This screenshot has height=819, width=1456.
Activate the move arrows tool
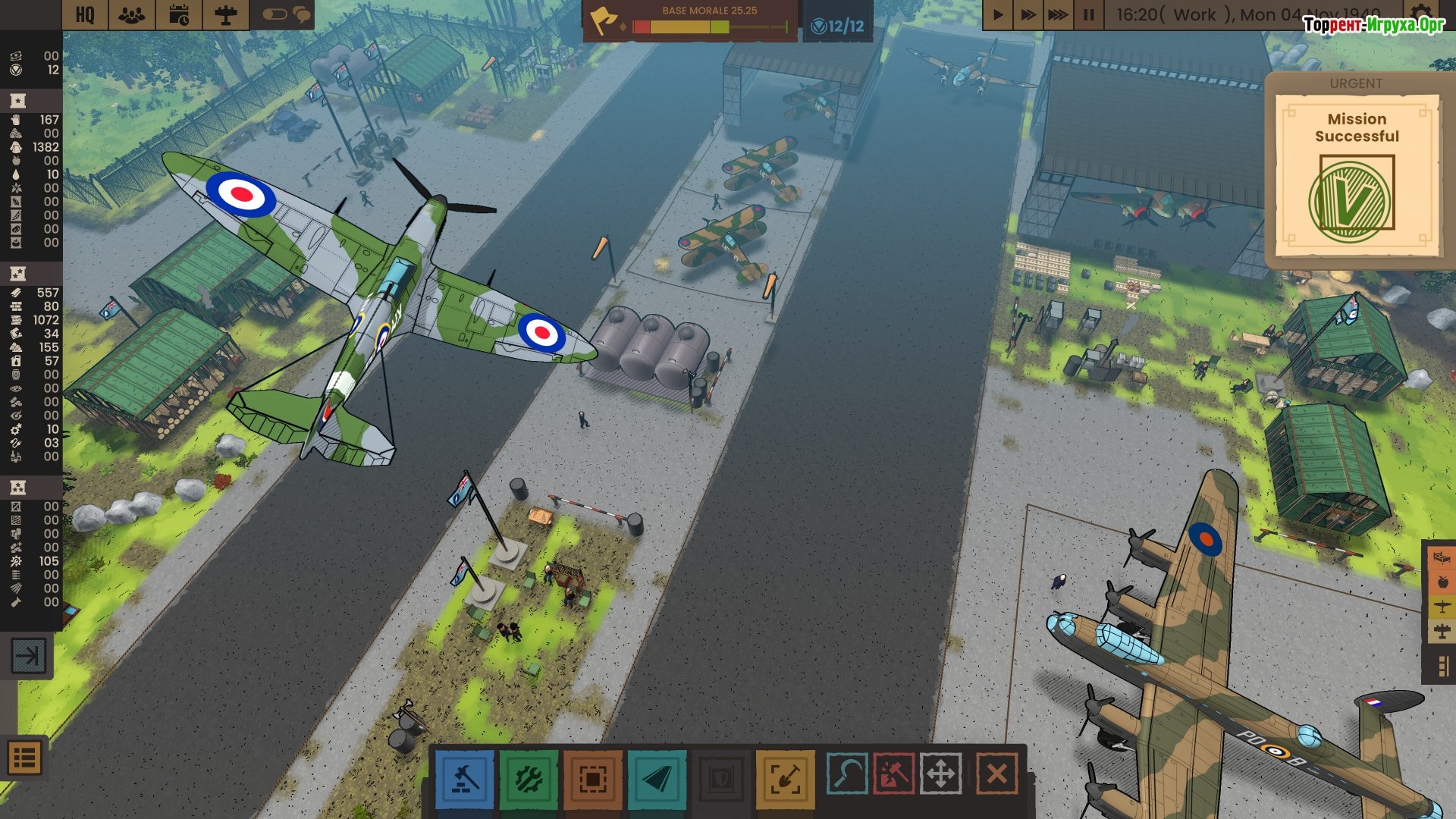pos(940,774)
